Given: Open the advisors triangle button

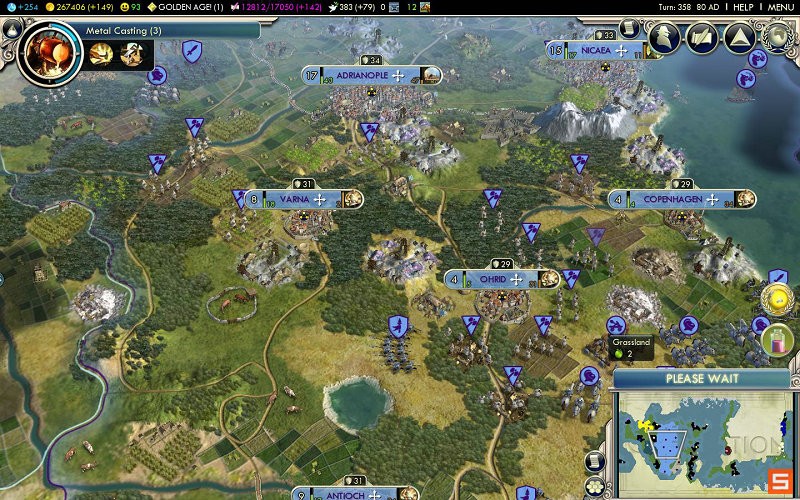Looking at the screenshot, I should tap(738, 38).
